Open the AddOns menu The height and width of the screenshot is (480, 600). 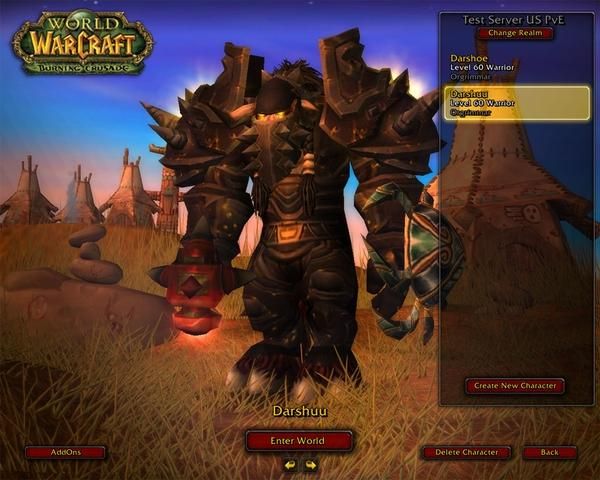tap(65, 452)
